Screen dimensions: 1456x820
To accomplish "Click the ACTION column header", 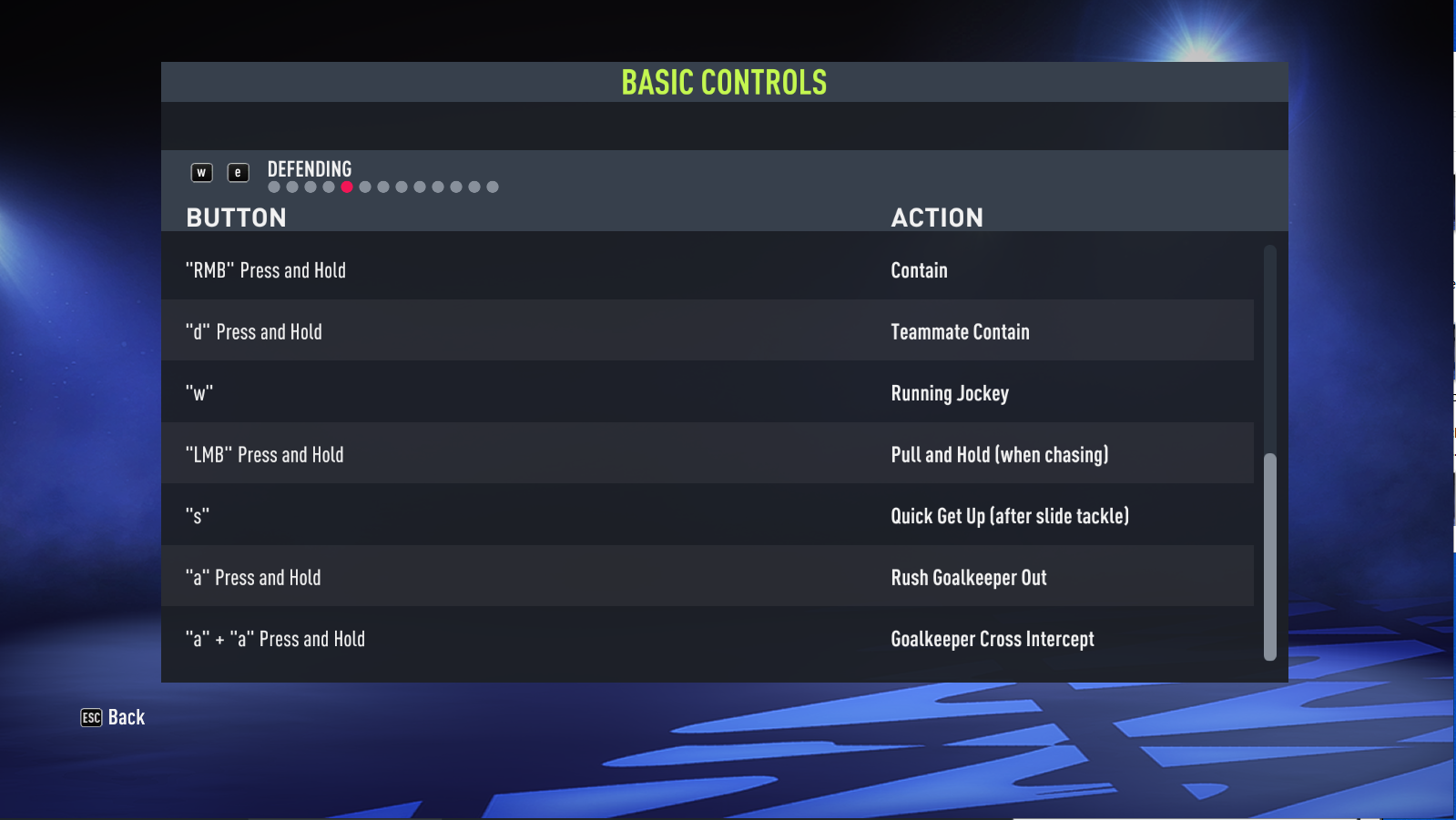I will 938,218.
